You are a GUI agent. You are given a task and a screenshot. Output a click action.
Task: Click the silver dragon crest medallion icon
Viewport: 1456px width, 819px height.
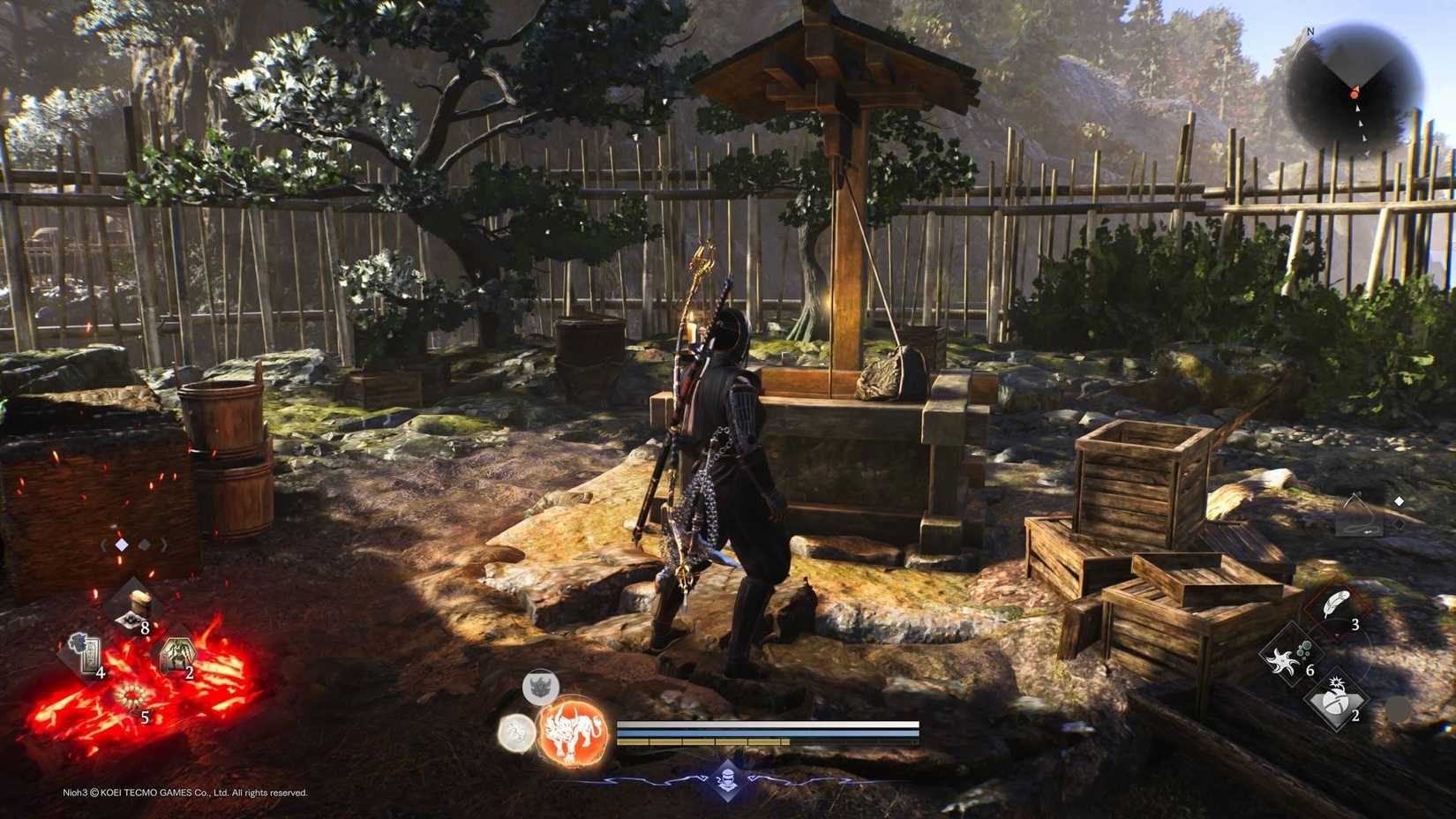pos(540,686)
